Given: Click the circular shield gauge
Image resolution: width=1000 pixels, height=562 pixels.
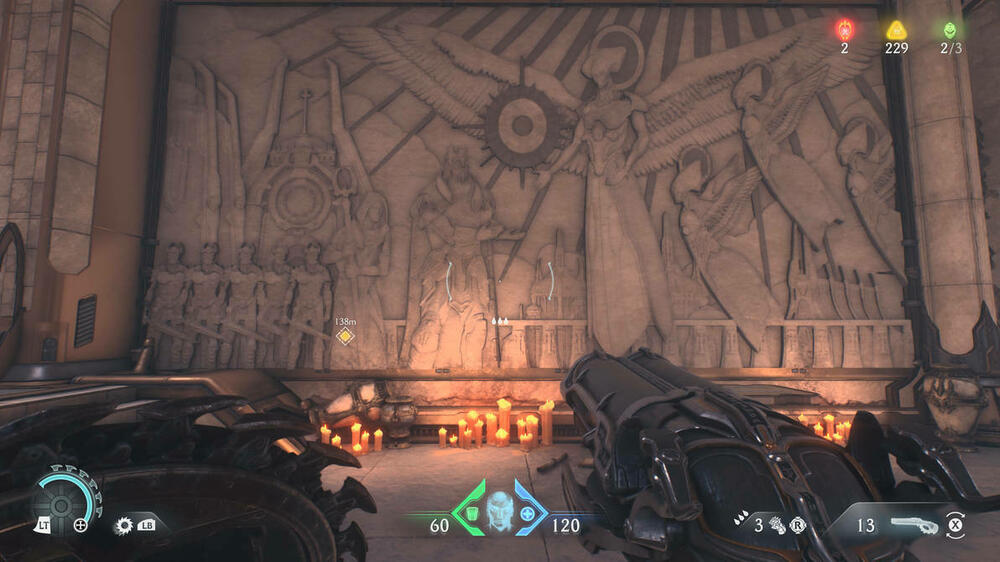Looking at the screenshot, I should point(61,499).
